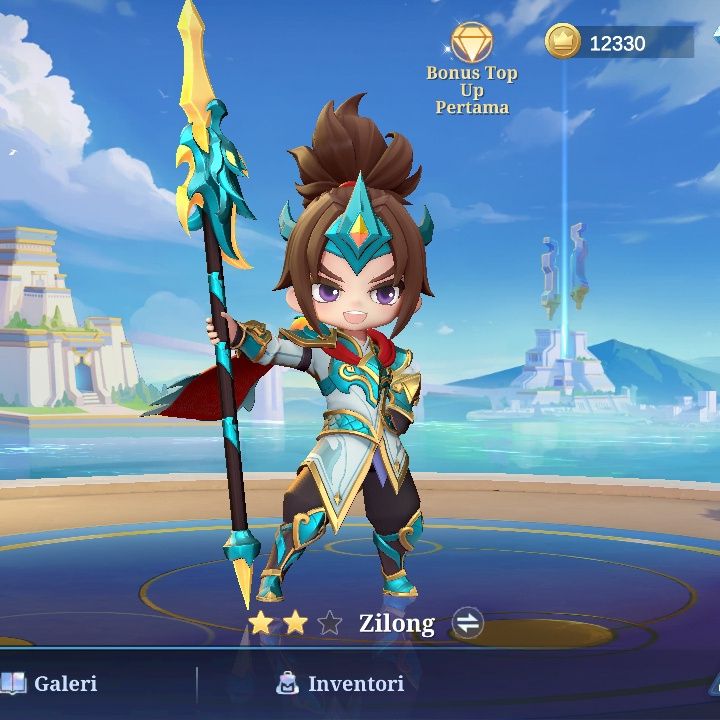
Task: Open the Inventori menu
Action: tap(341, 684)
